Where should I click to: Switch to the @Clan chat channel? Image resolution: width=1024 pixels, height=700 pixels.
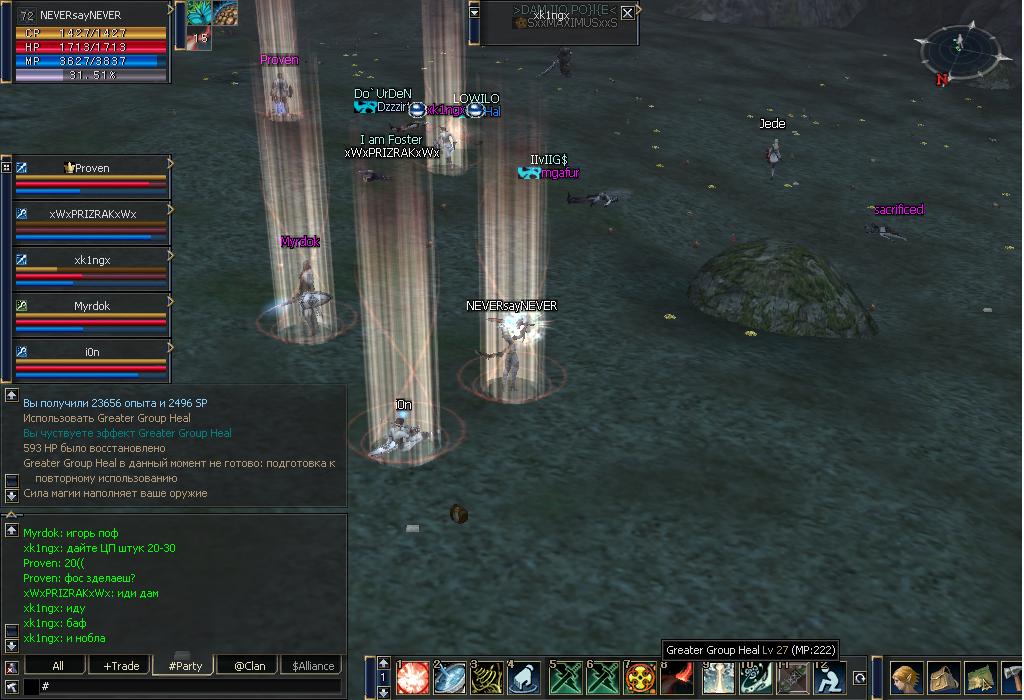point(249,666)
